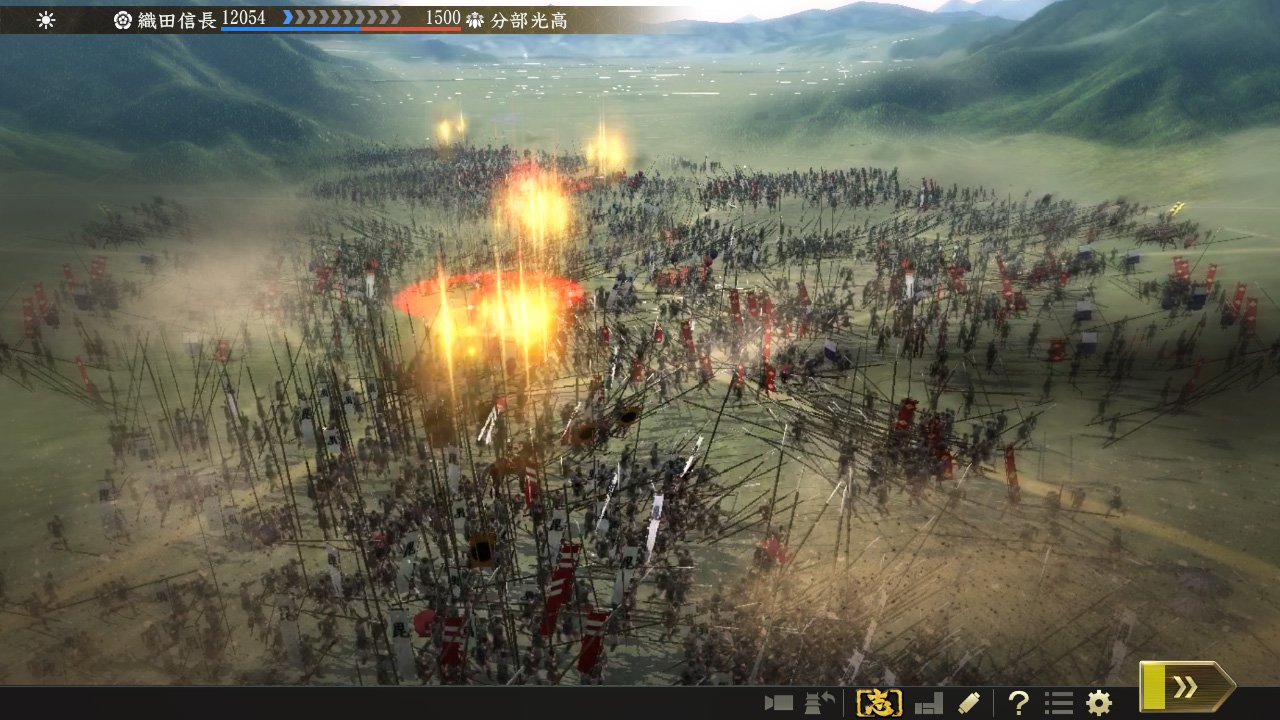Open the Settings gear icon
This screenshot has height=720, width=1280.
click(1097, 703)
